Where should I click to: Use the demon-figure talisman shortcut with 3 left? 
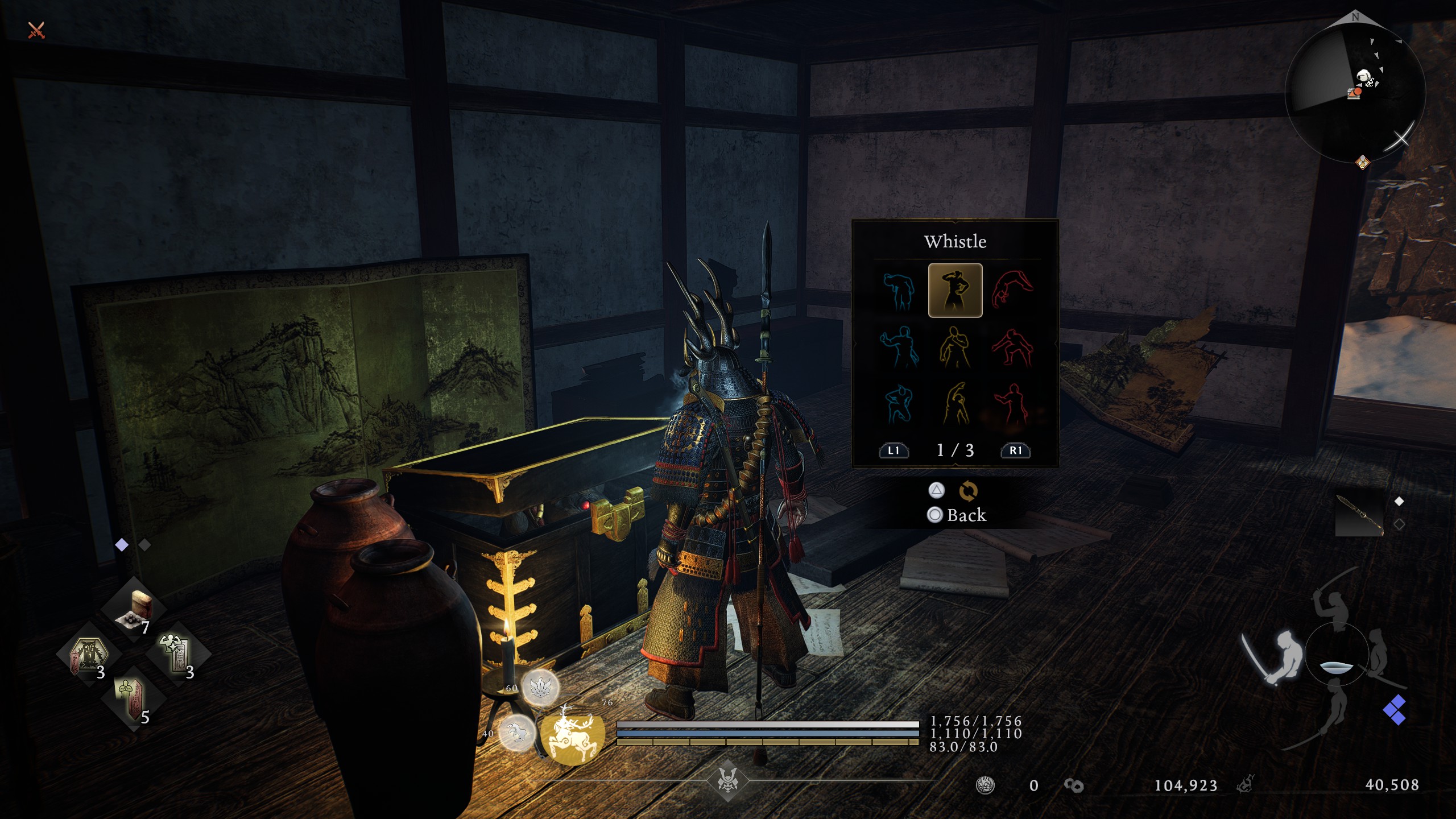click(x=89, y=655)
